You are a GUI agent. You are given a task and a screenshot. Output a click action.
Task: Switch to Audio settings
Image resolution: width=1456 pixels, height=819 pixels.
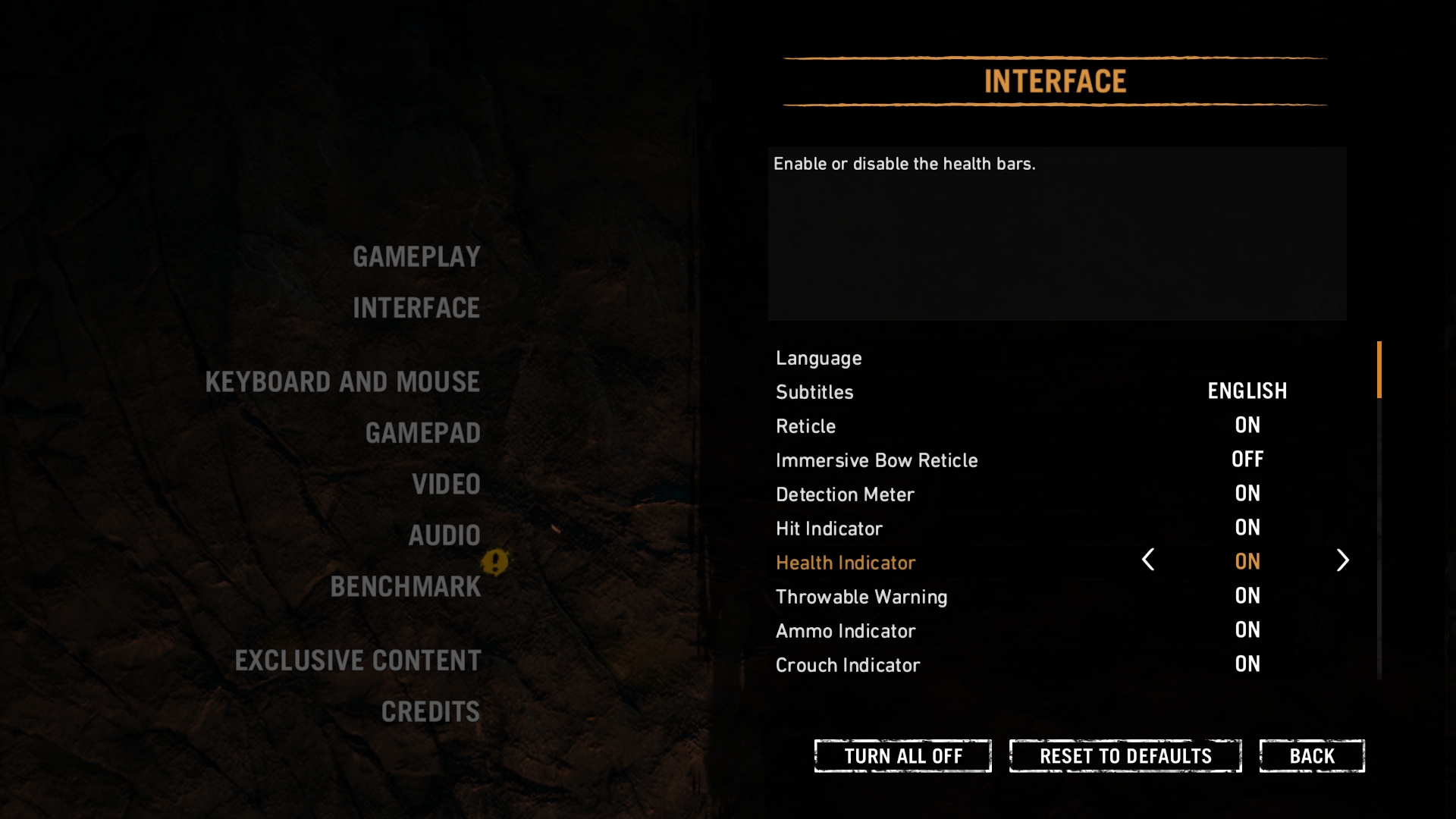(x=444, y=535)
